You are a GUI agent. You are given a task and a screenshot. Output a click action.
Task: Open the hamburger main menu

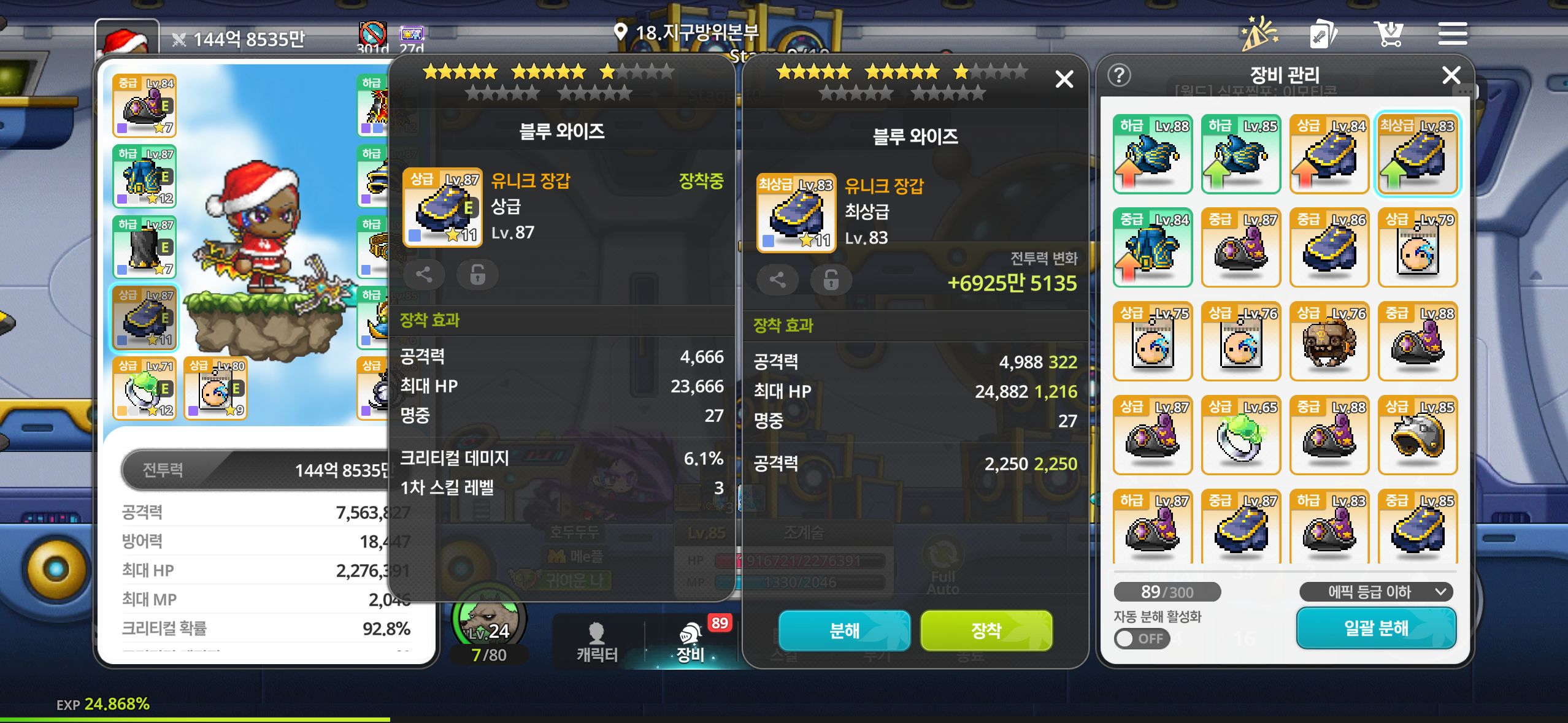click(x=1452, y=34)
